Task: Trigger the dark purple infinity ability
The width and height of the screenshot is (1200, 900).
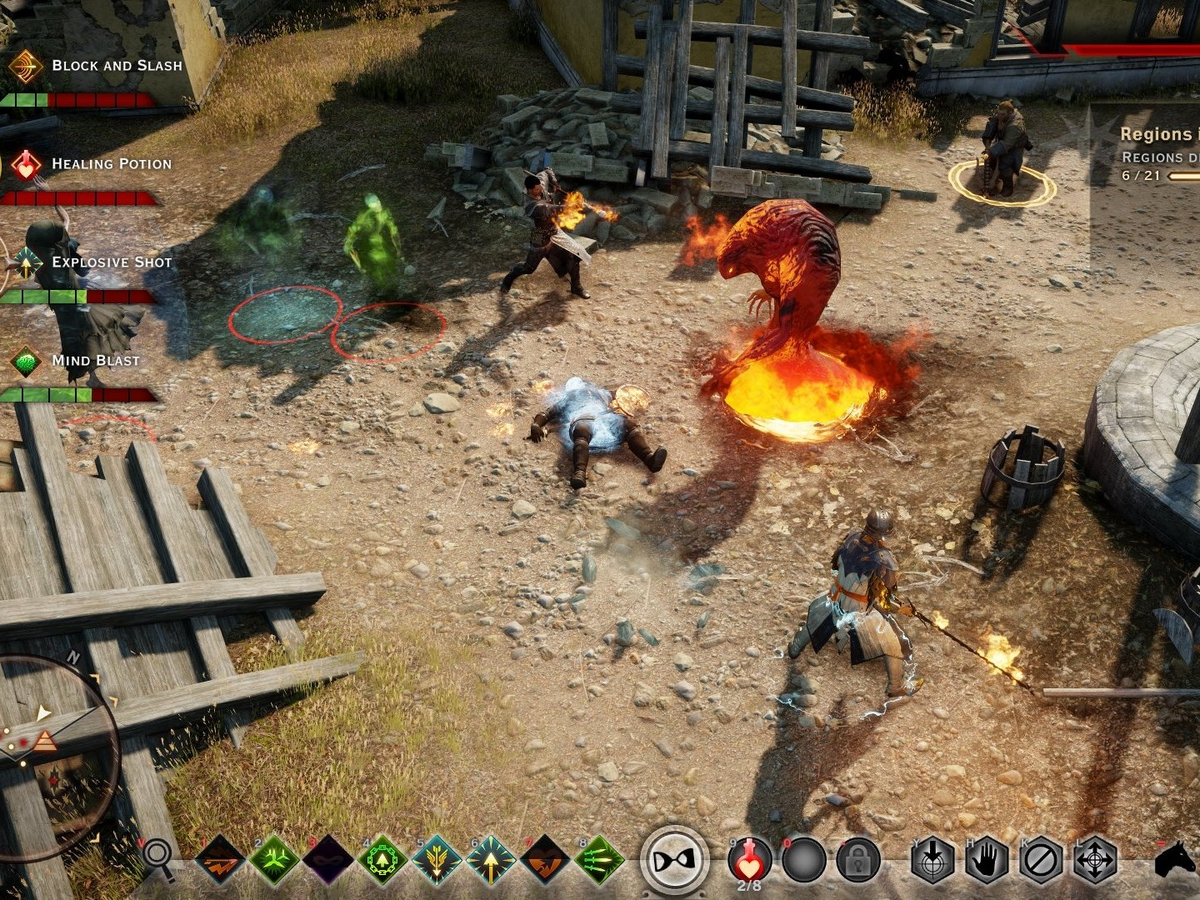Action: (x=329, y=860)
